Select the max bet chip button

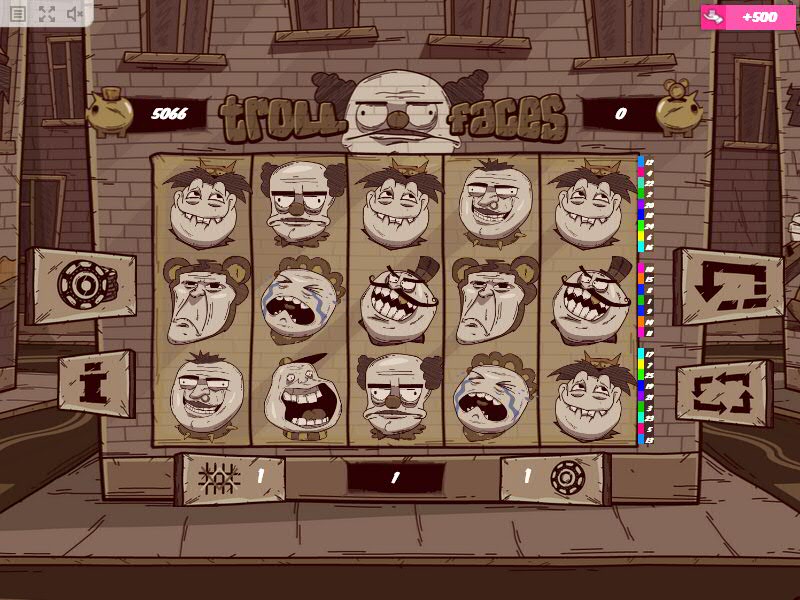click(80, 285)
